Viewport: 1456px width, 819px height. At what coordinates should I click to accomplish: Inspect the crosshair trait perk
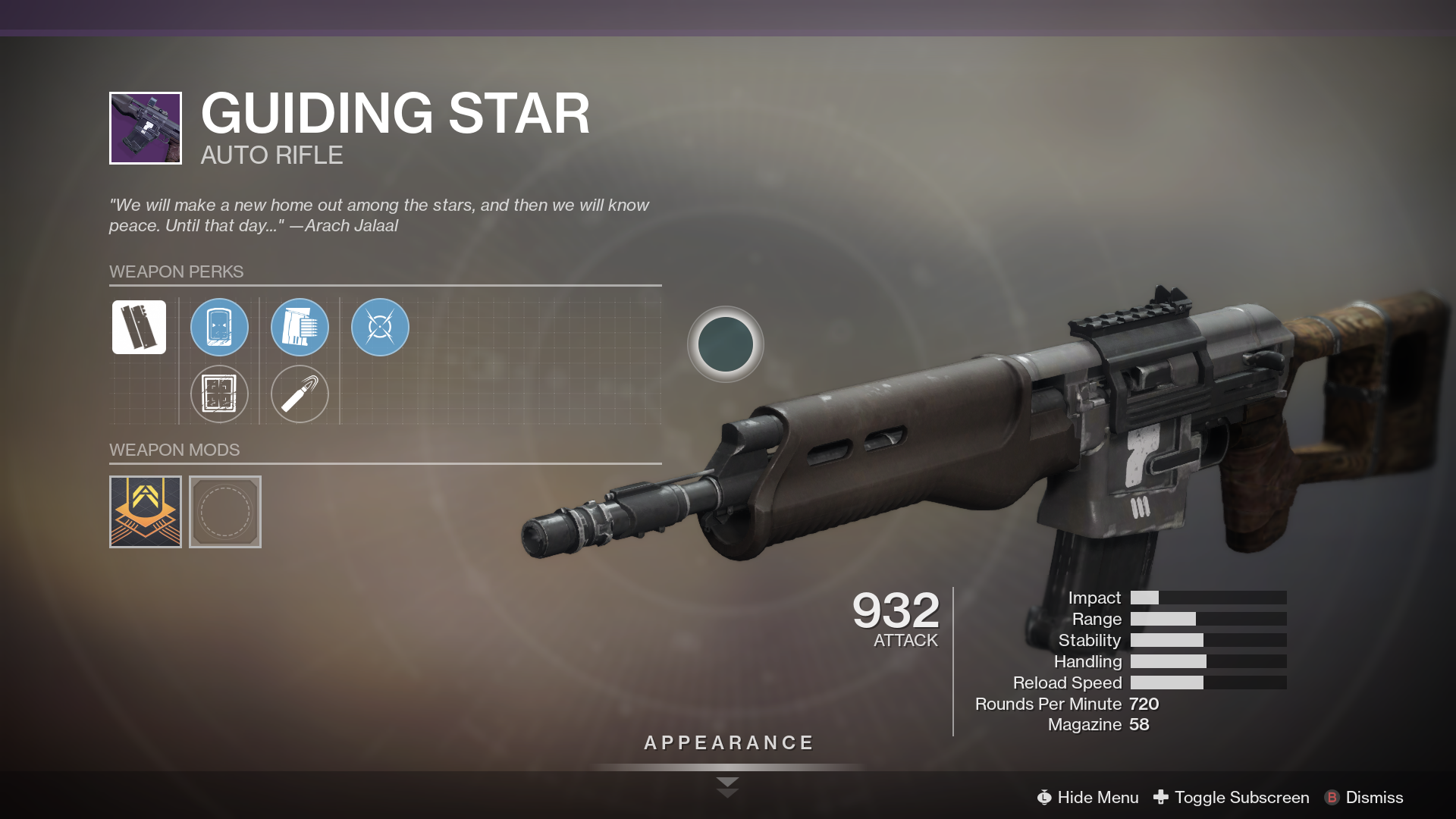coord(380,328)
